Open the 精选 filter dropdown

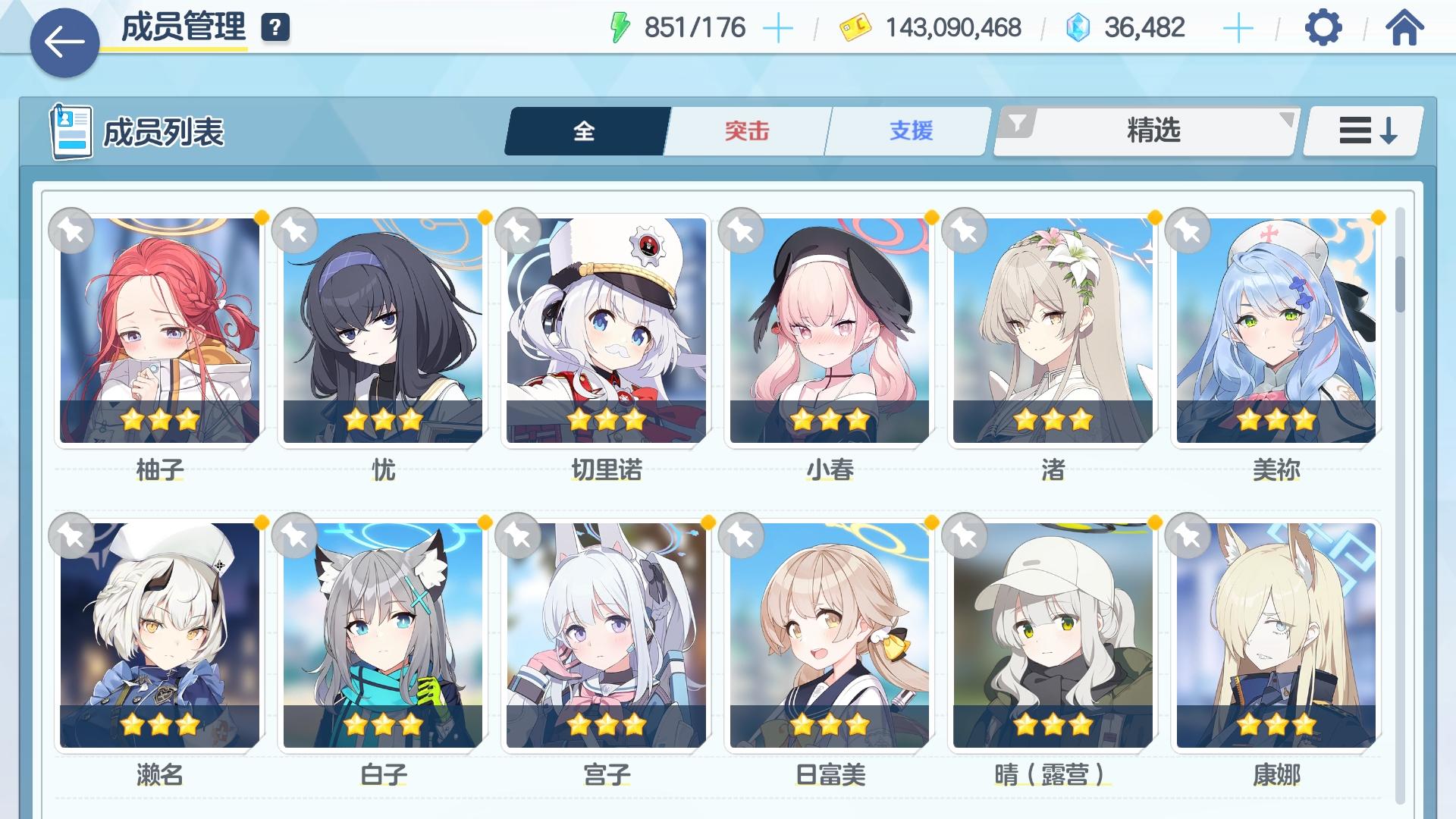coord(1153,130)
